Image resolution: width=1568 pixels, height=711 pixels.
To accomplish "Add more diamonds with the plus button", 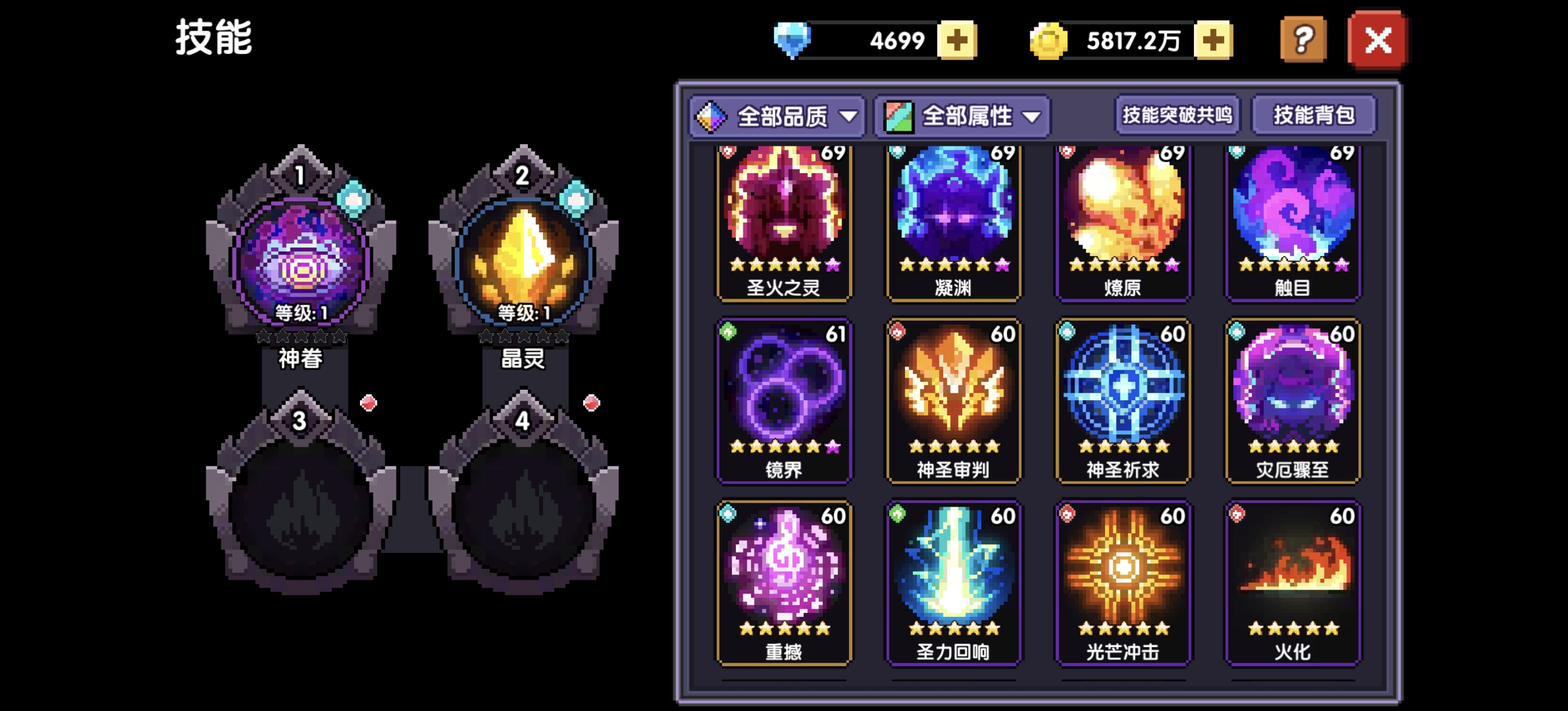I will pyautogui.click(x=957, y=40).
